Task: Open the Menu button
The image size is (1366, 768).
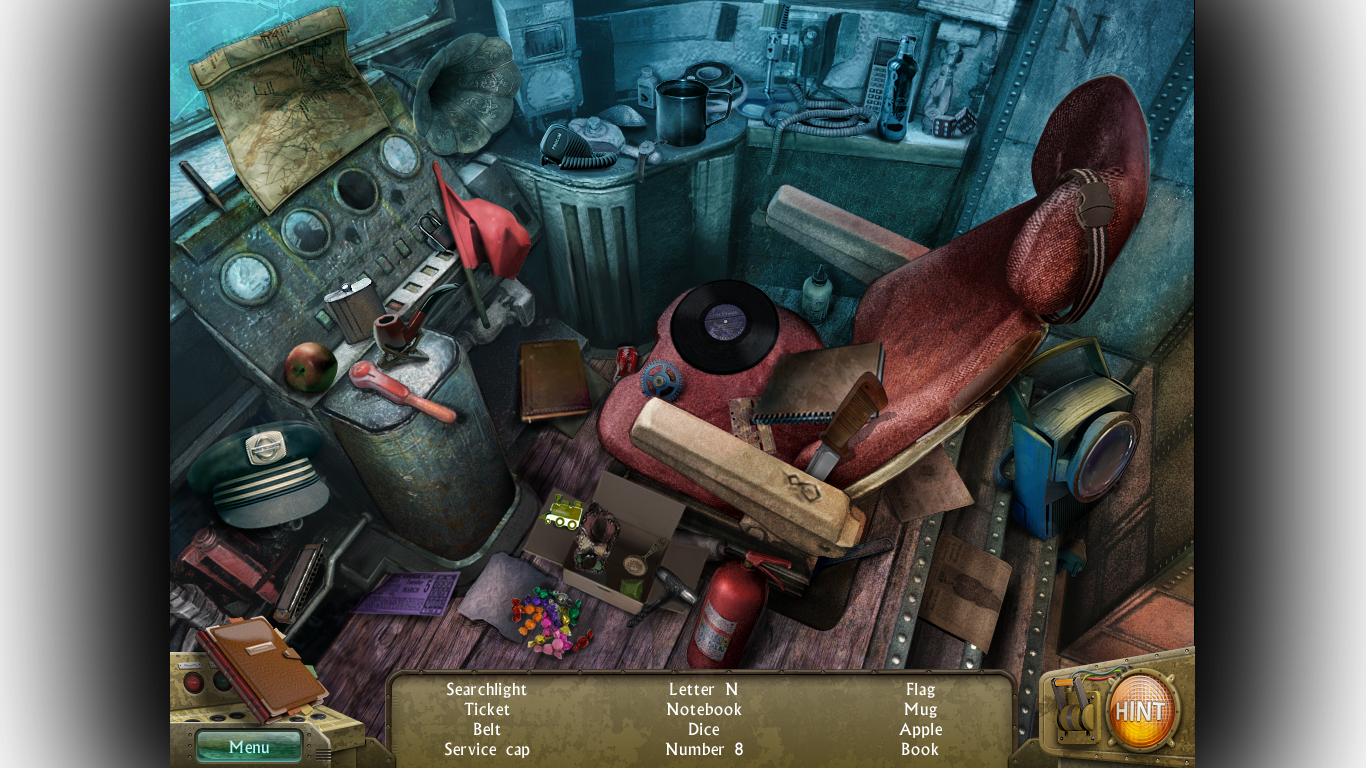Action: click(x=249, y=747)
